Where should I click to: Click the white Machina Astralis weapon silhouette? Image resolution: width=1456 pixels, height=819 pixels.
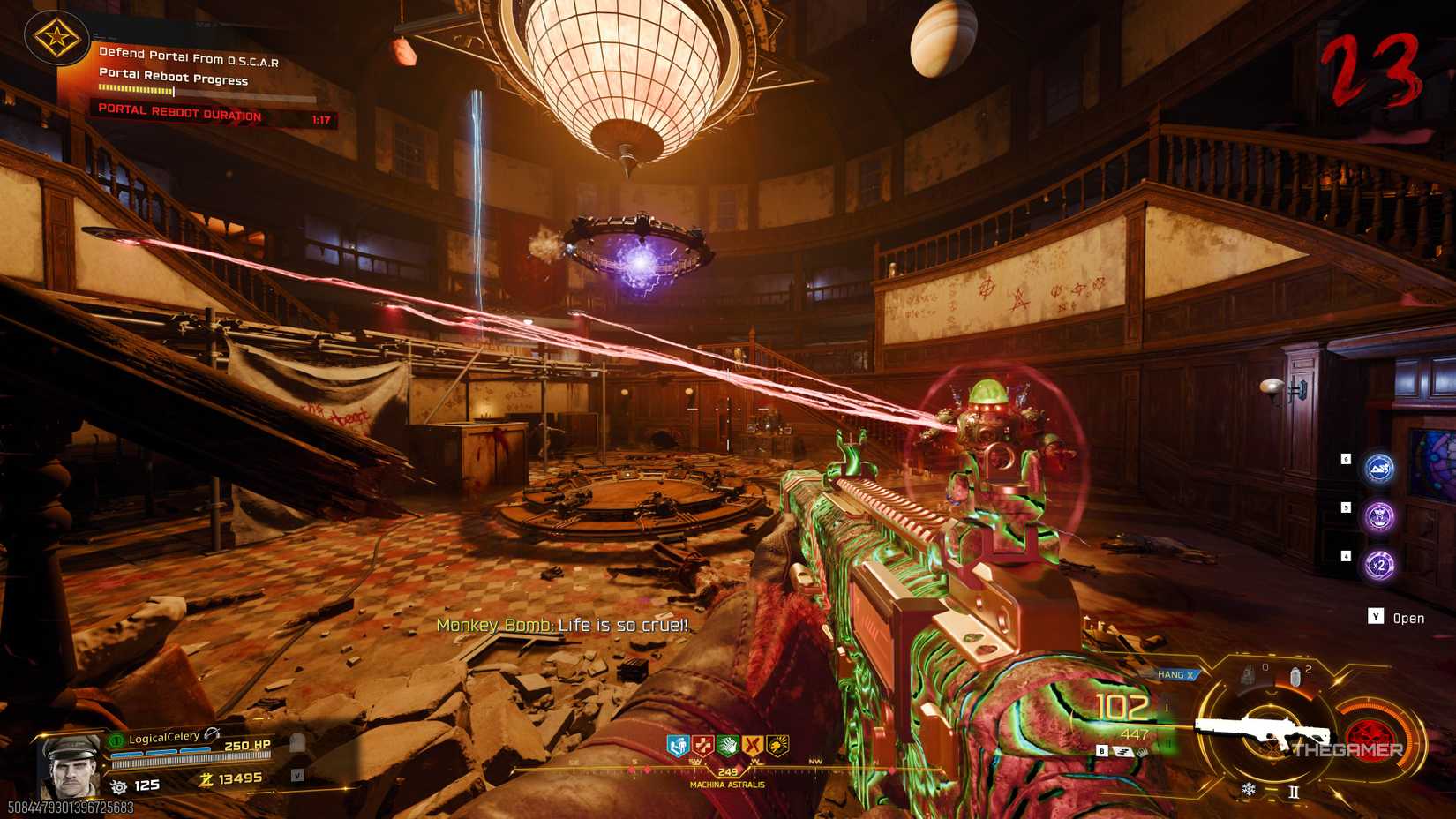click(1264, 729)
